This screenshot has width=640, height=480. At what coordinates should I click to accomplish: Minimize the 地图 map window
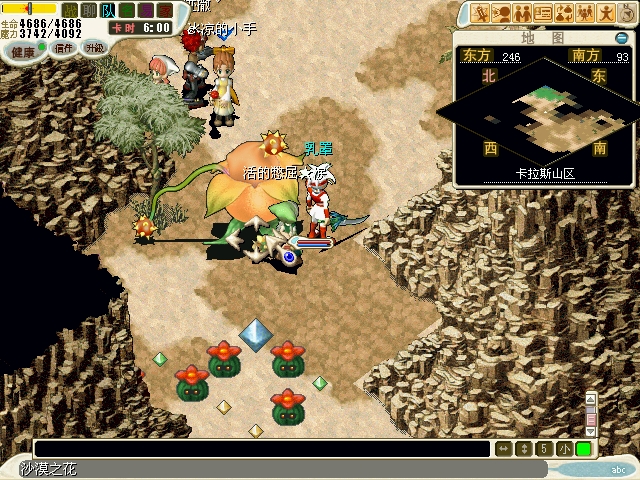[621, 39]
